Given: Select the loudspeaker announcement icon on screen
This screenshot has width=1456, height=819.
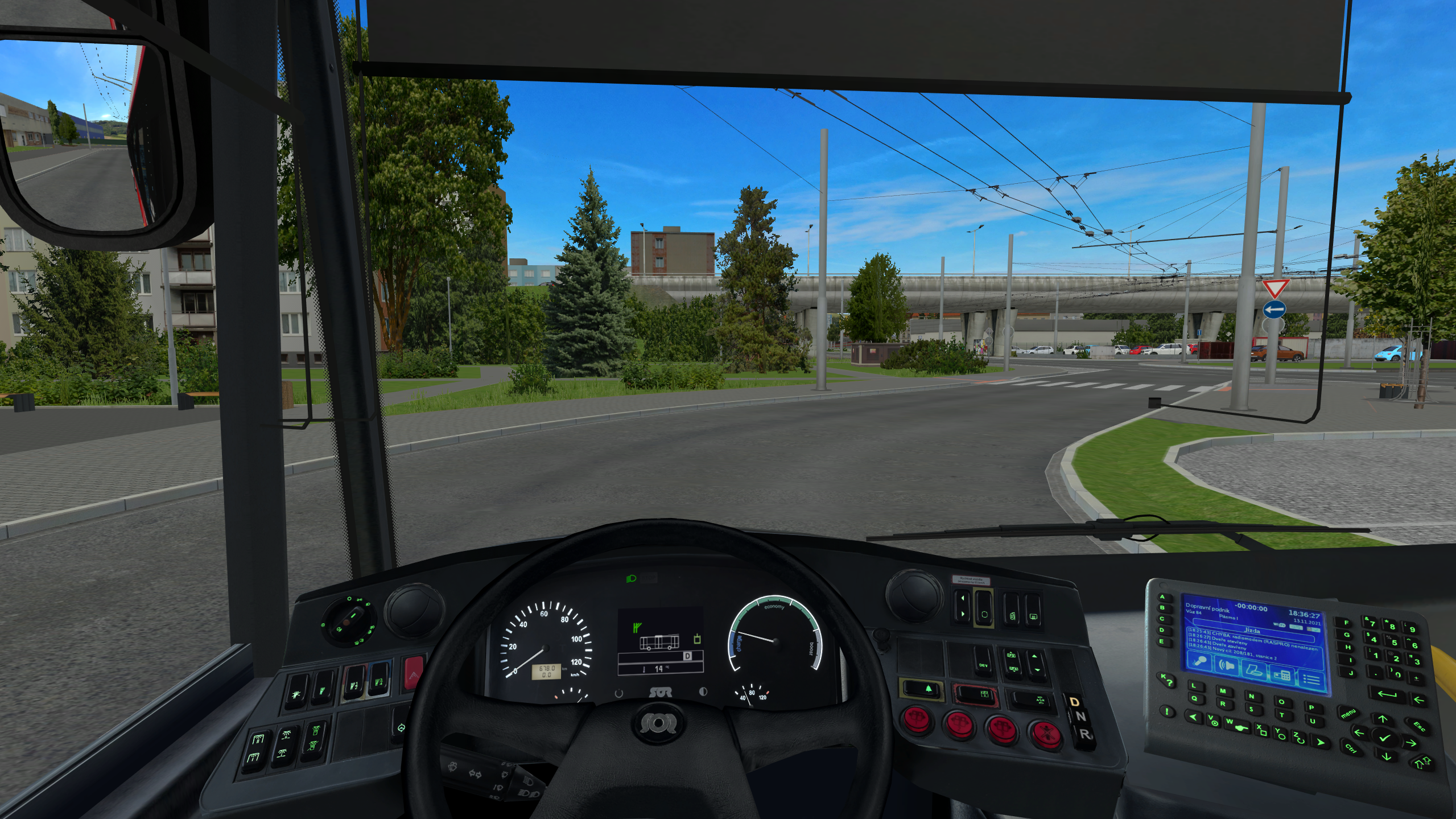Looking at the screenshot, I should (1228, 666).
